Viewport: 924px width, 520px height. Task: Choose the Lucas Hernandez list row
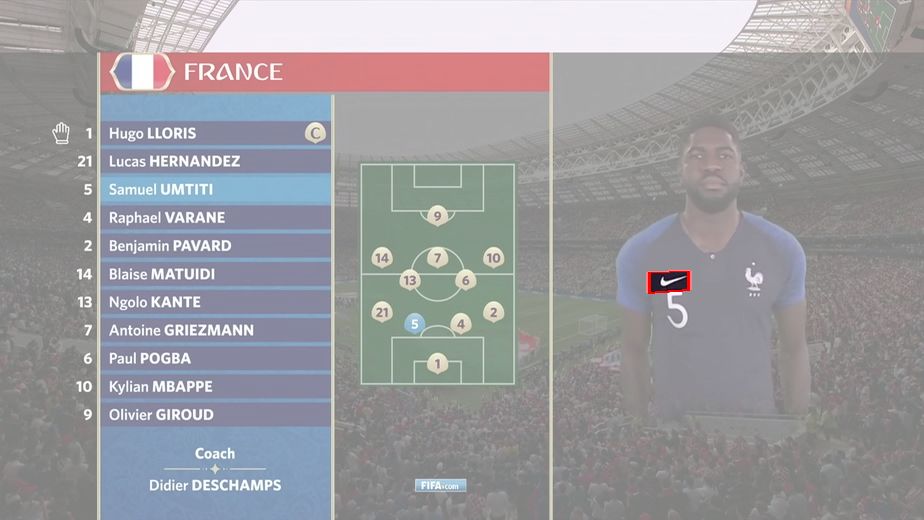215,161
